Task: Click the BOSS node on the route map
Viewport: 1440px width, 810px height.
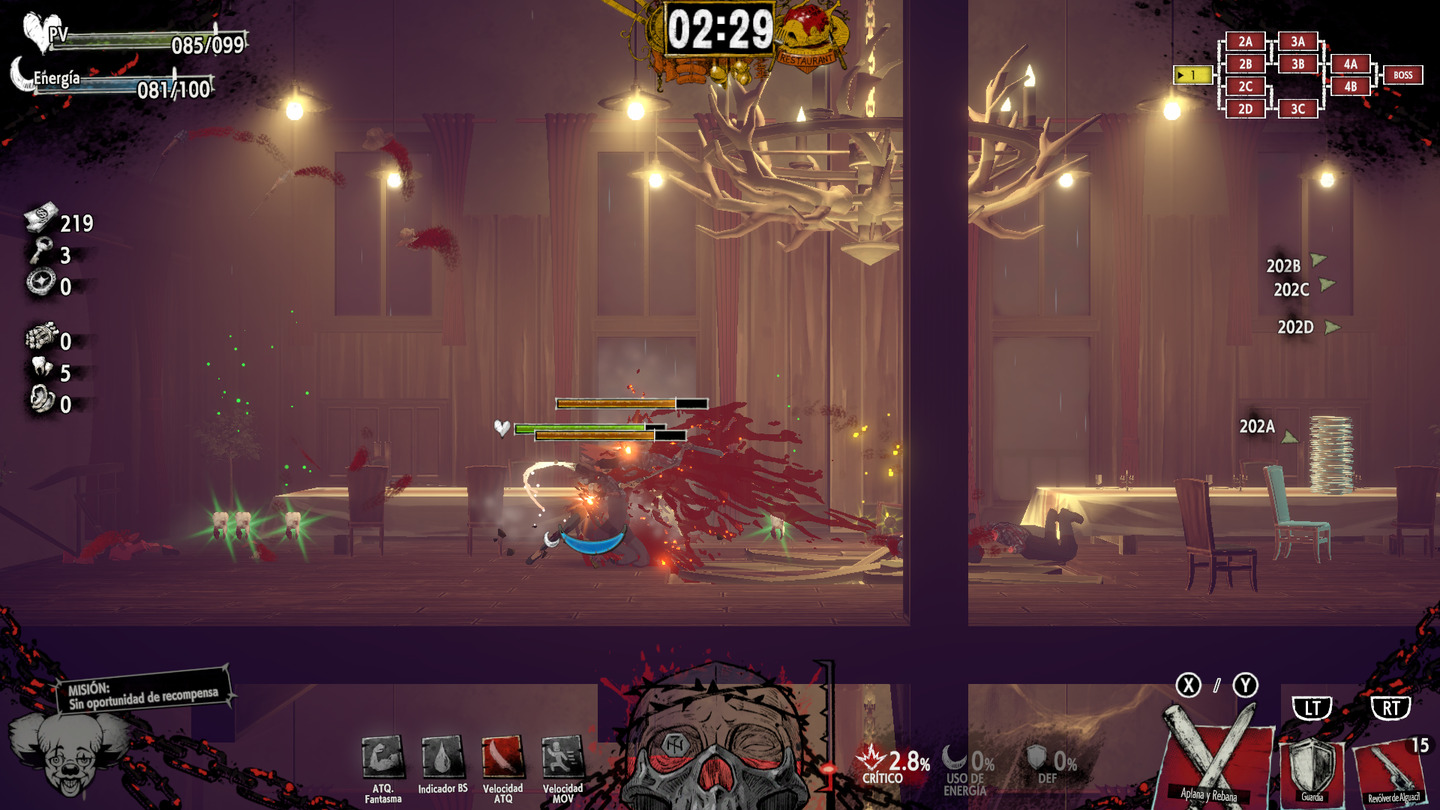Action: [1403, 75]
